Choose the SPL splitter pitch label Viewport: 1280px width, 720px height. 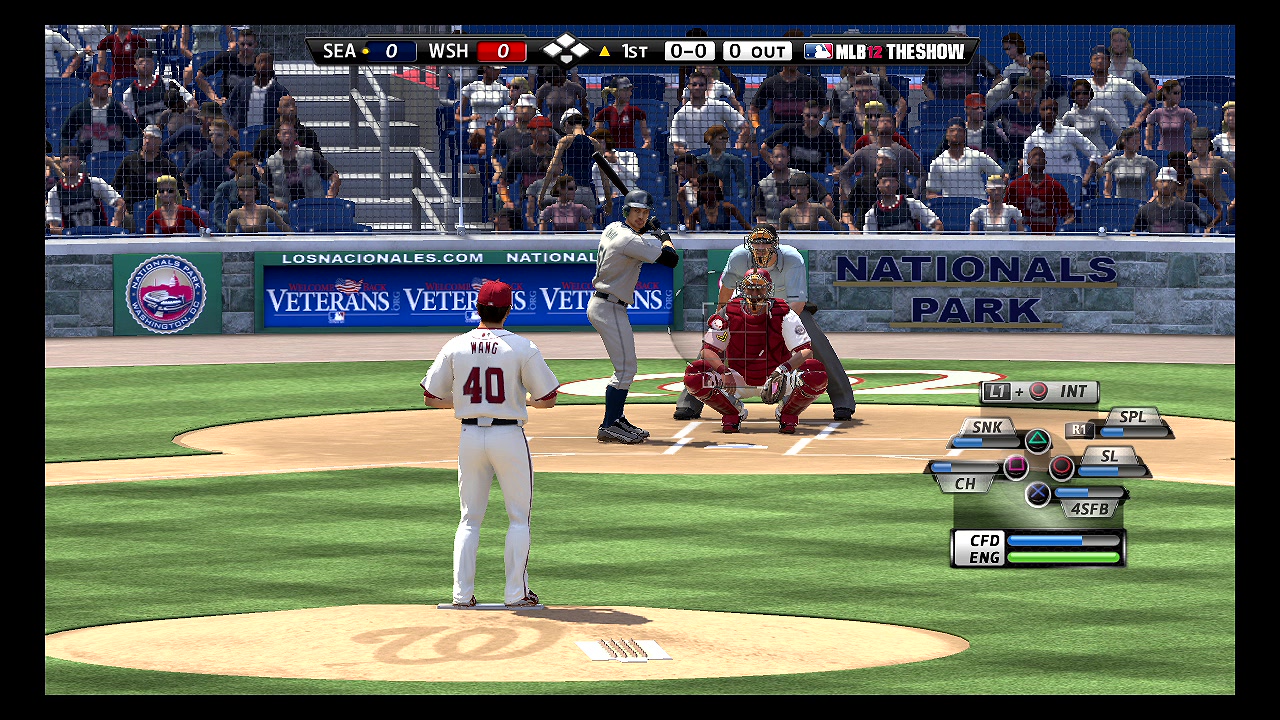(x=1132, y=417)
